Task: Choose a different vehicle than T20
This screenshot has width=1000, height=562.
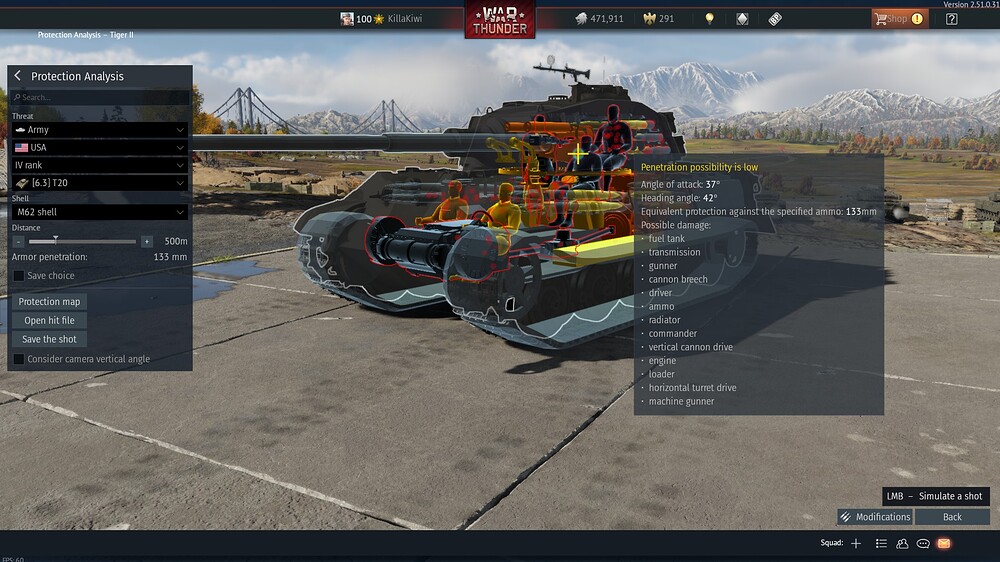Action: point(99,183)
